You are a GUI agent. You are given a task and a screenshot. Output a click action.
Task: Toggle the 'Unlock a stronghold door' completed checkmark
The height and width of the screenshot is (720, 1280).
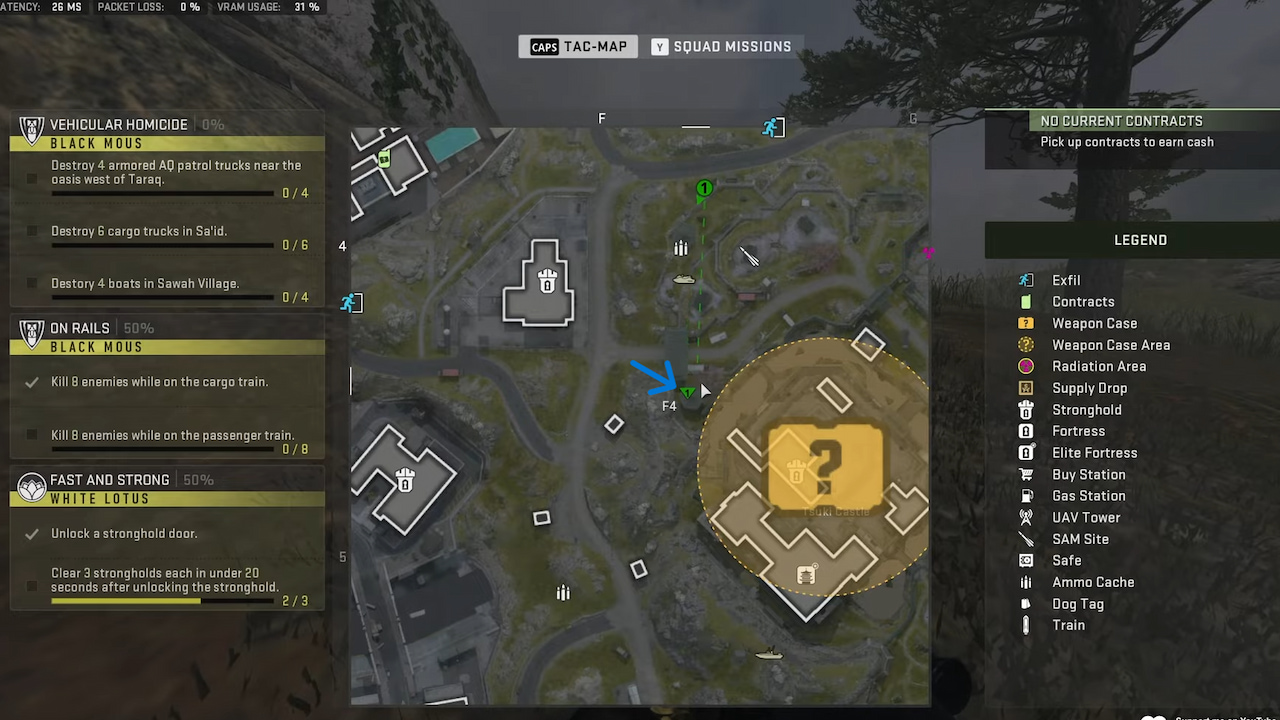pyautogui.click(x=33, y=533)
